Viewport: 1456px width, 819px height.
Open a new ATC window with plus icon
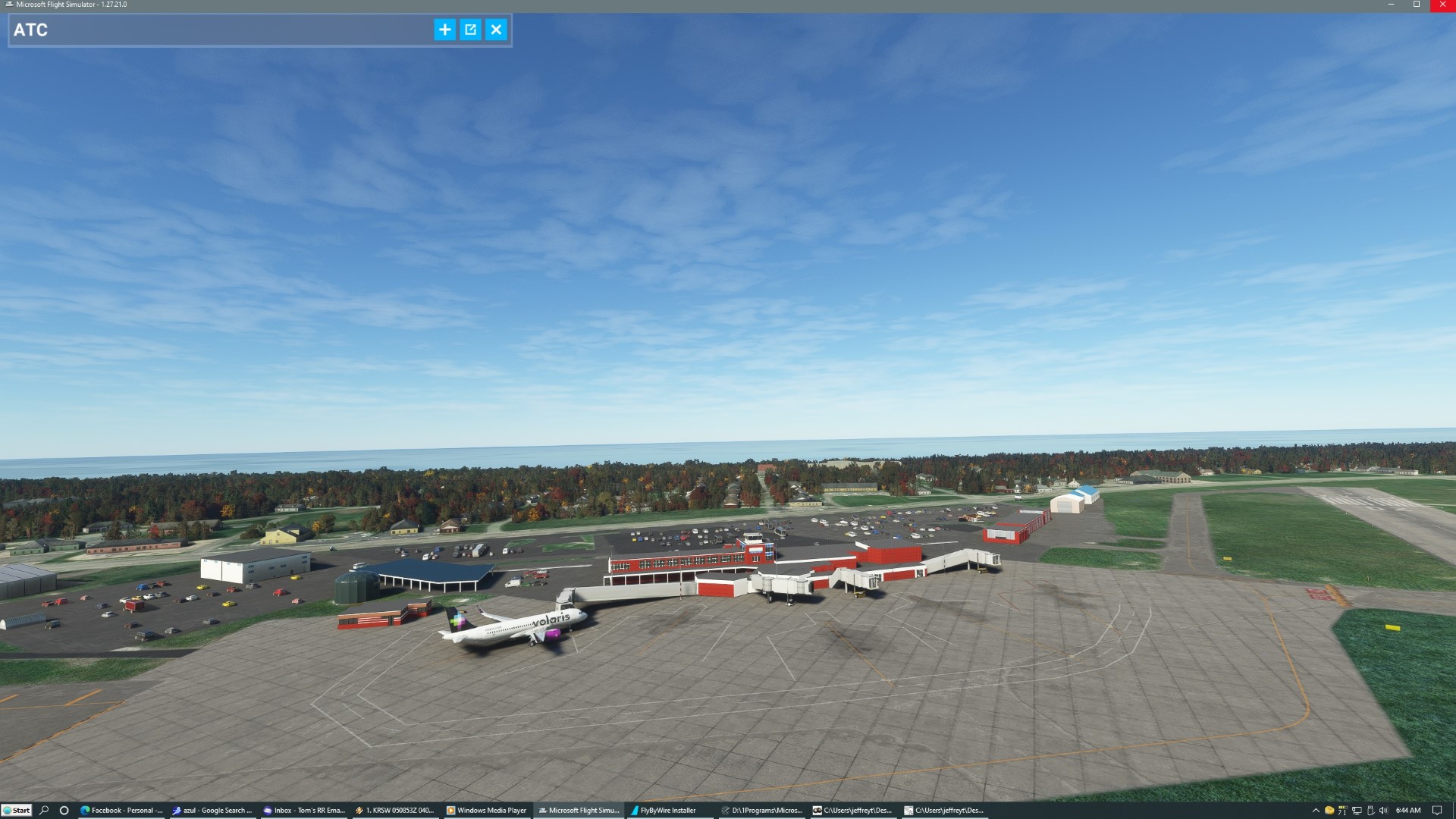point(444,30)
